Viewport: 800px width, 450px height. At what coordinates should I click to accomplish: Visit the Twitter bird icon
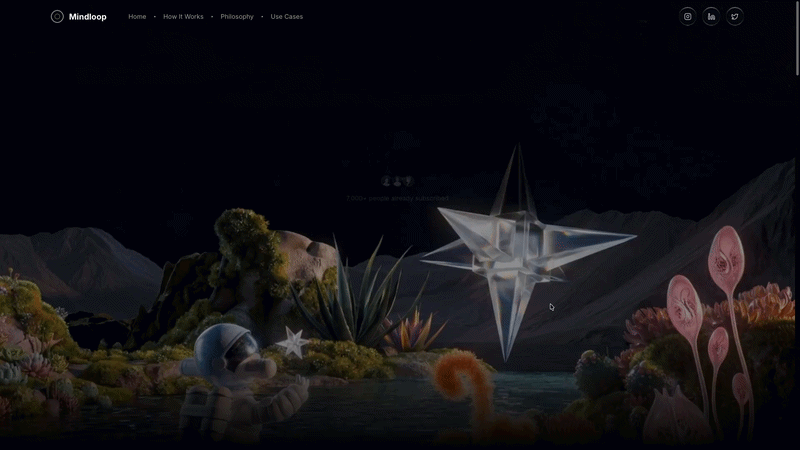(x=735, y=16)
